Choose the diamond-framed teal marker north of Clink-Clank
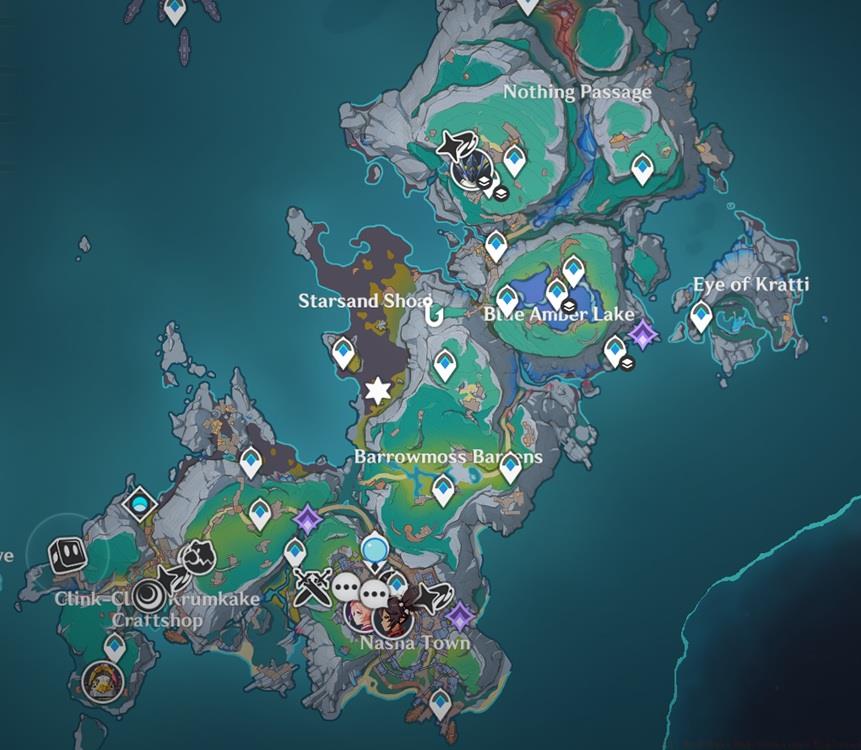This screenshot has height=750, width=861. (141, 503)
